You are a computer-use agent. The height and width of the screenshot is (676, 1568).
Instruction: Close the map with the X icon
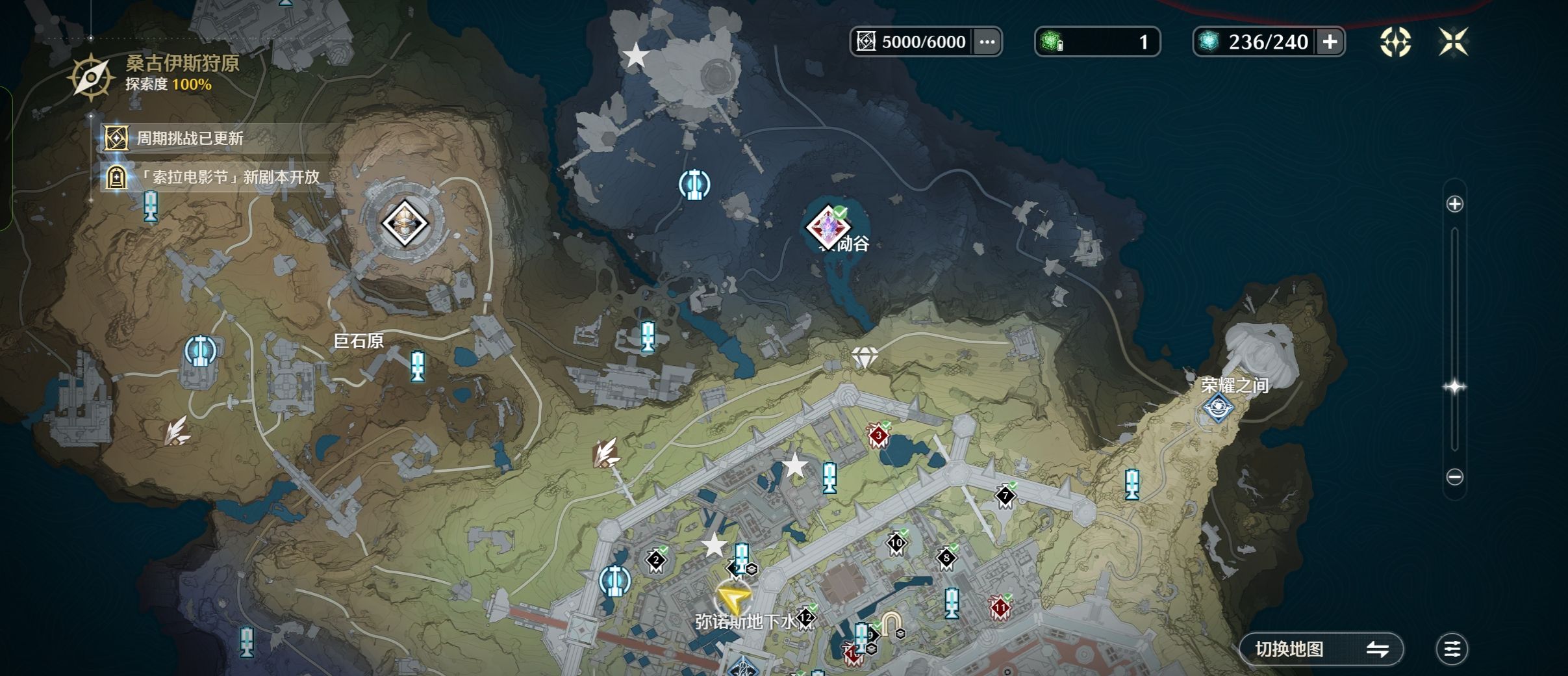1453,42
